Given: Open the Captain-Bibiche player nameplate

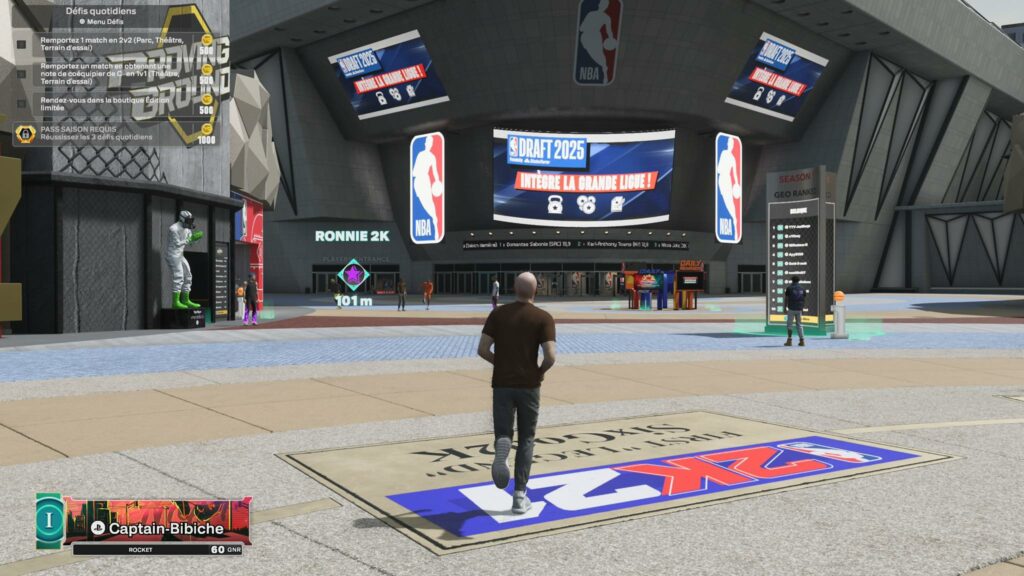Looking at the screenshot, I should pyautogui.click(x=158, y=527).
